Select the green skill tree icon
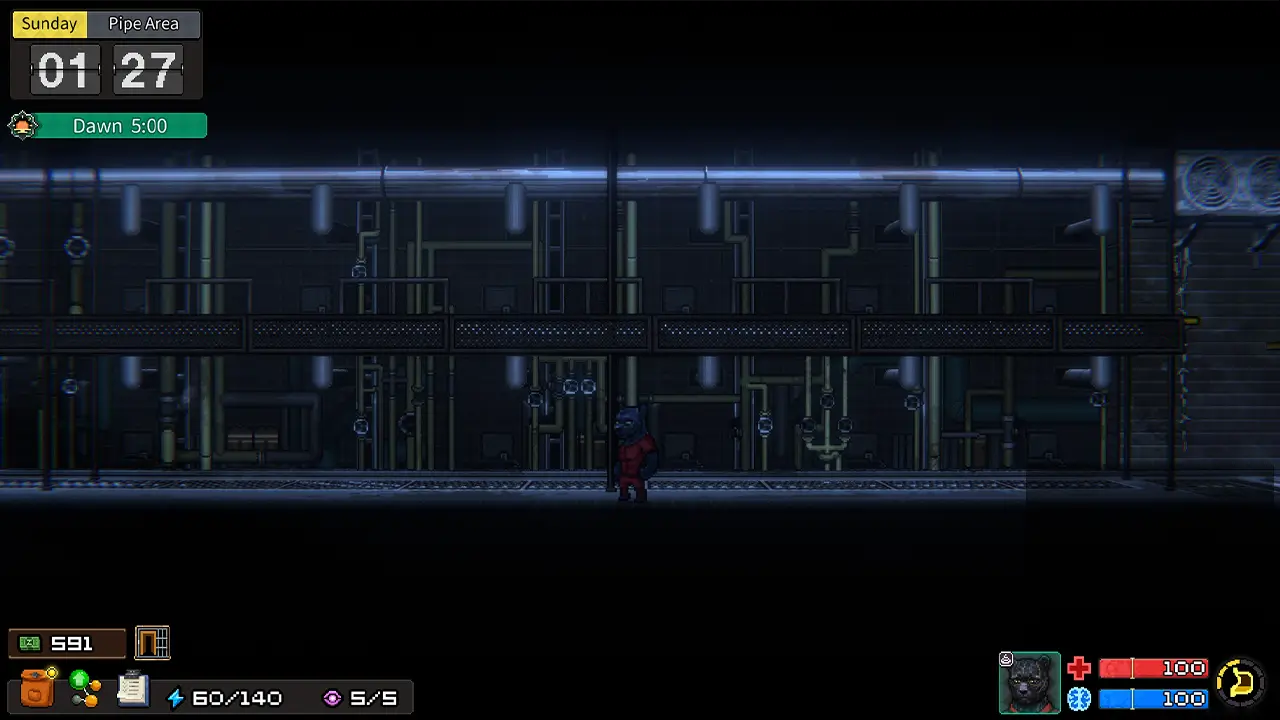1280x720 pixels. click(x=85, y=686)
